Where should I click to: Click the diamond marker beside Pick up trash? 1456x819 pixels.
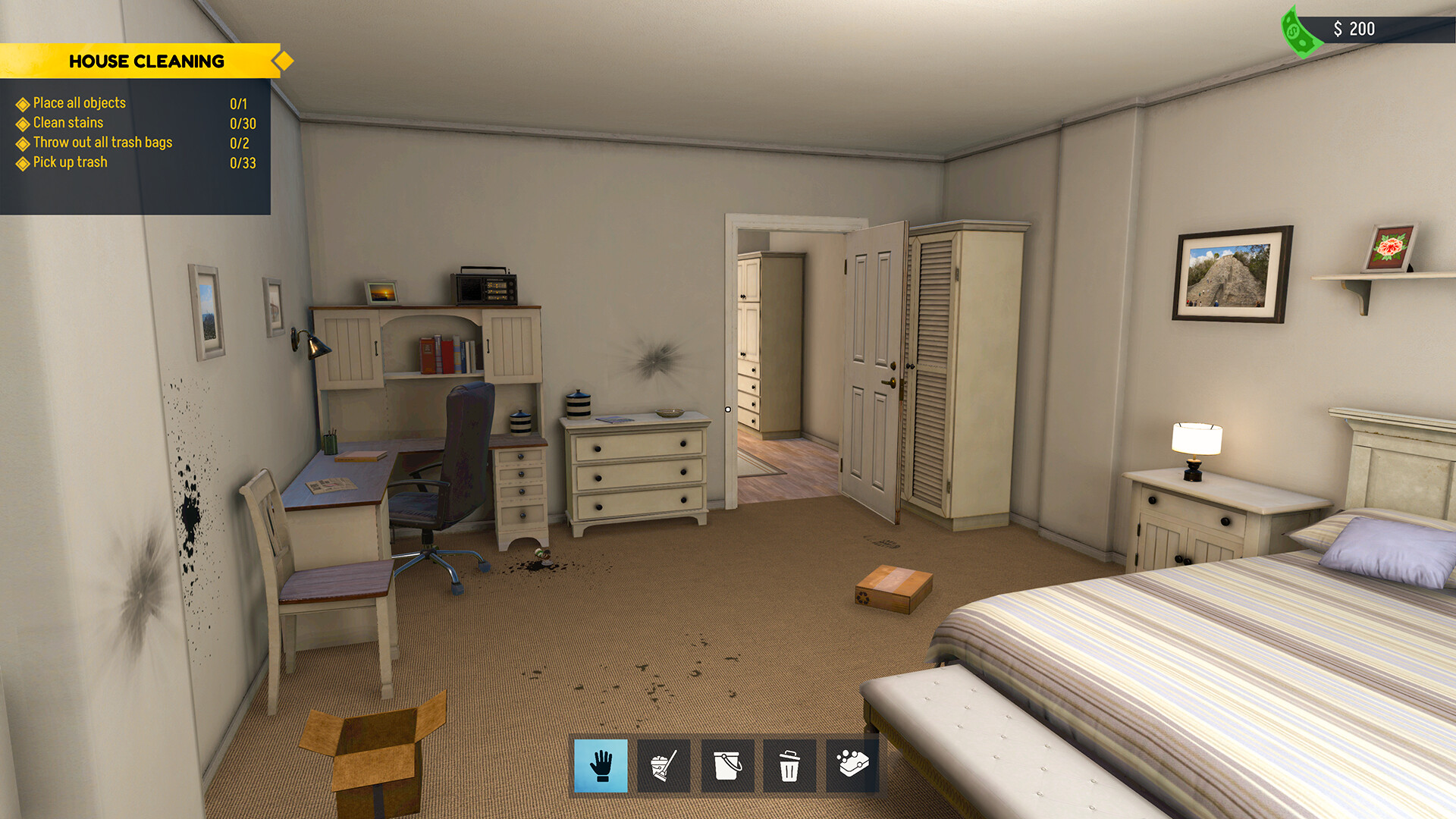pyautogui.click(x=22, y=162)
